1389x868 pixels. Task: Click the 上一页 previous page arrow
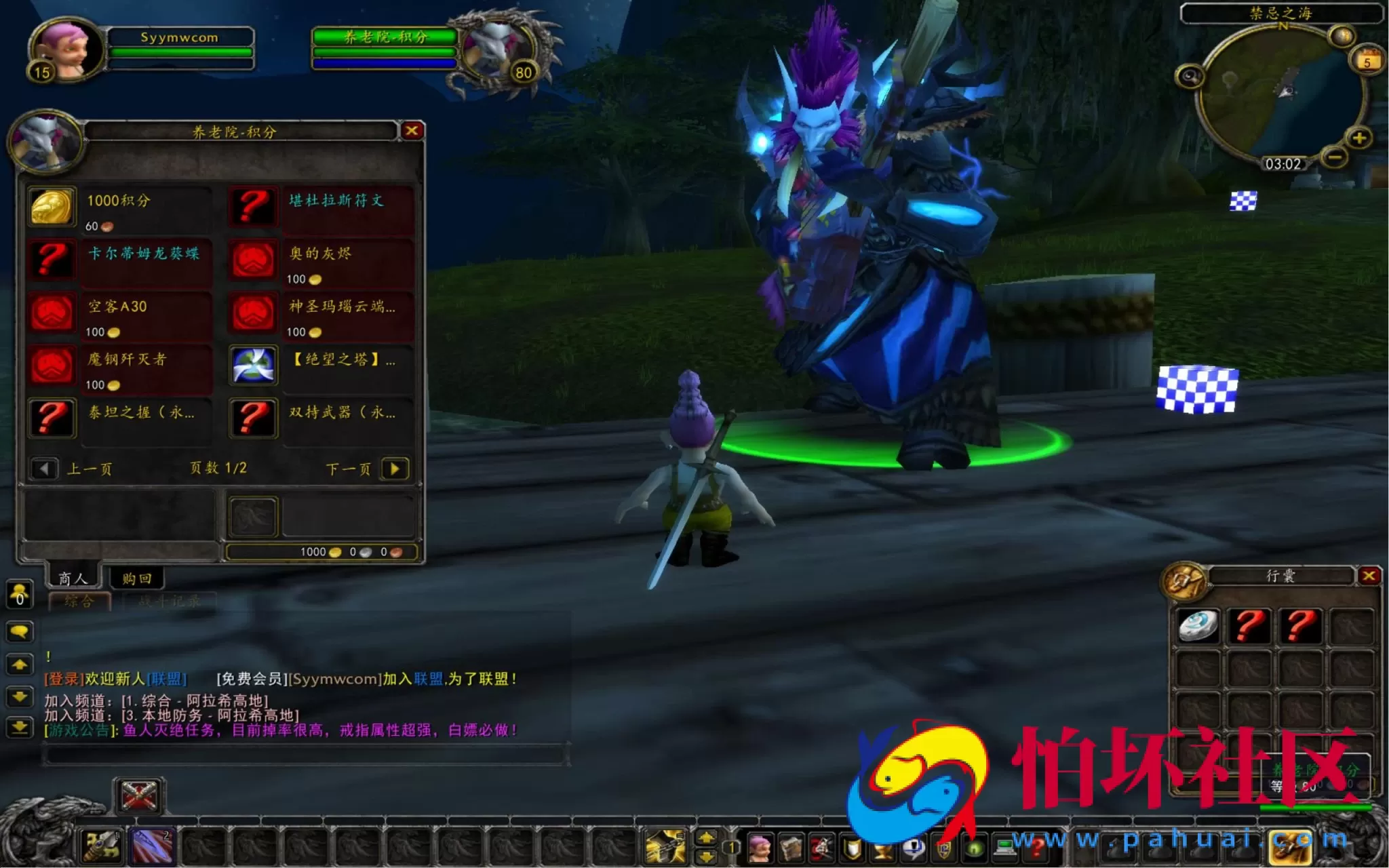tap(45, 469)
